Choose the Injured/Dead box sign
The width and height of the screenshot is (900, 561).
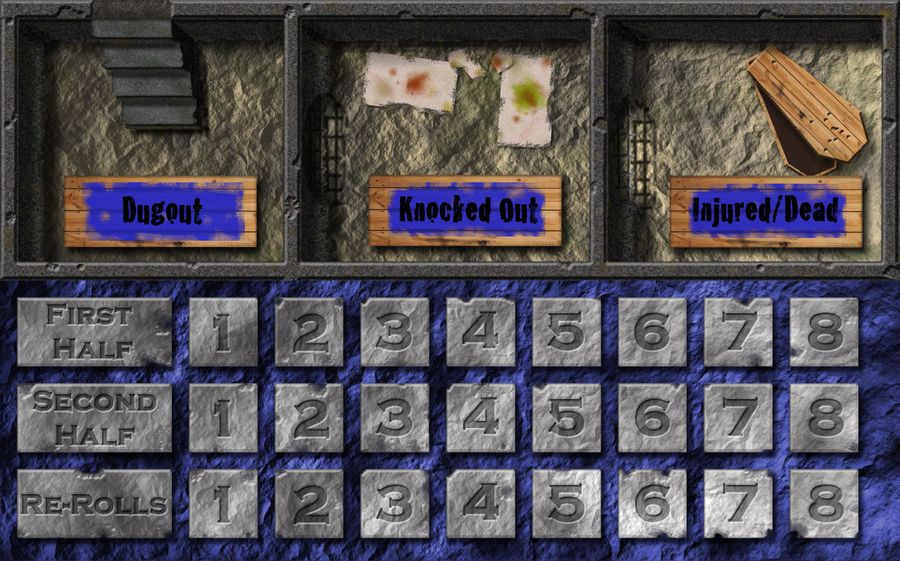(x=766, y=211)
